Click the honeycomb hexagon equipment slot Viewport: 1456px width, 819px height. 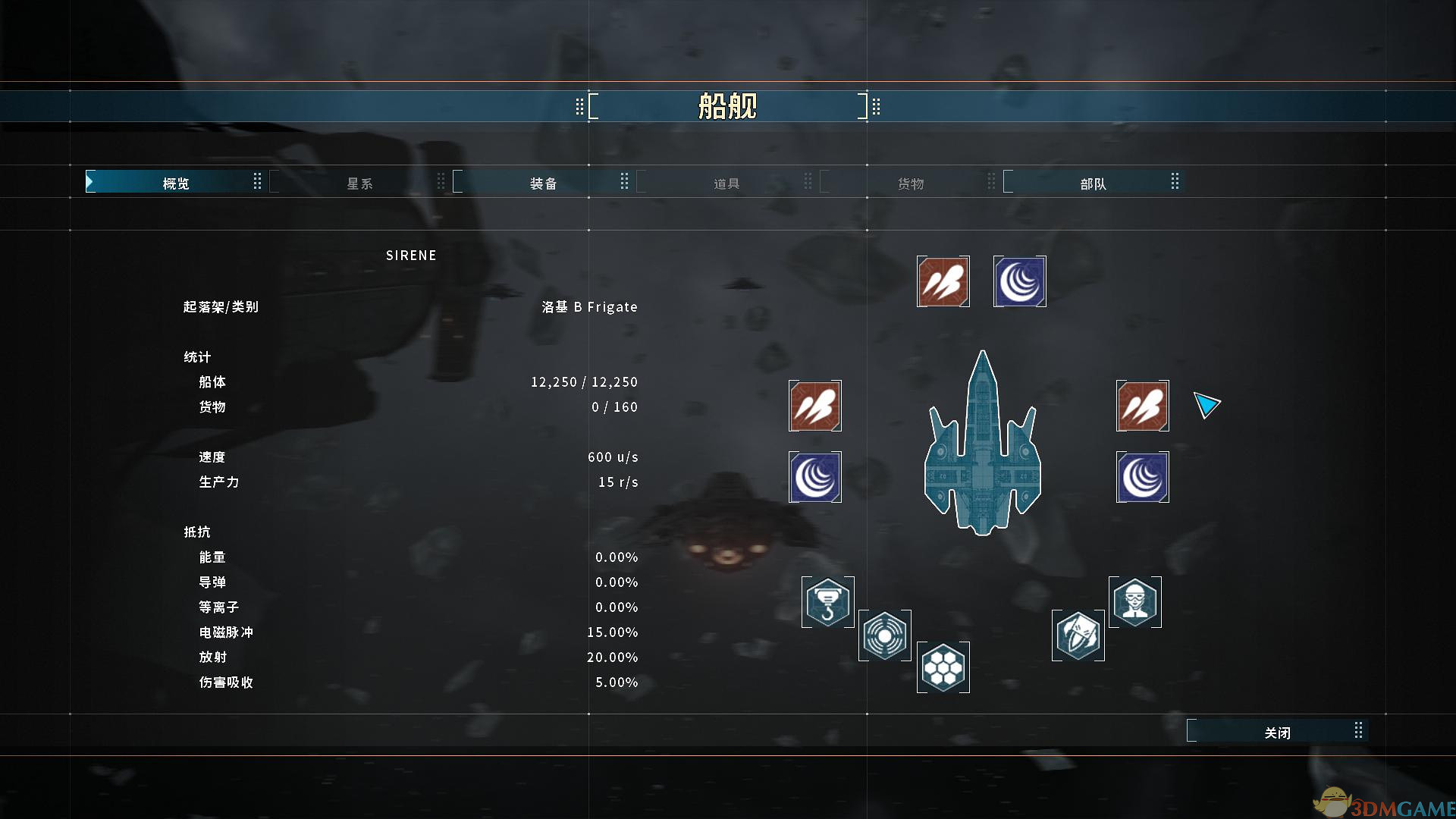(943, 667)
